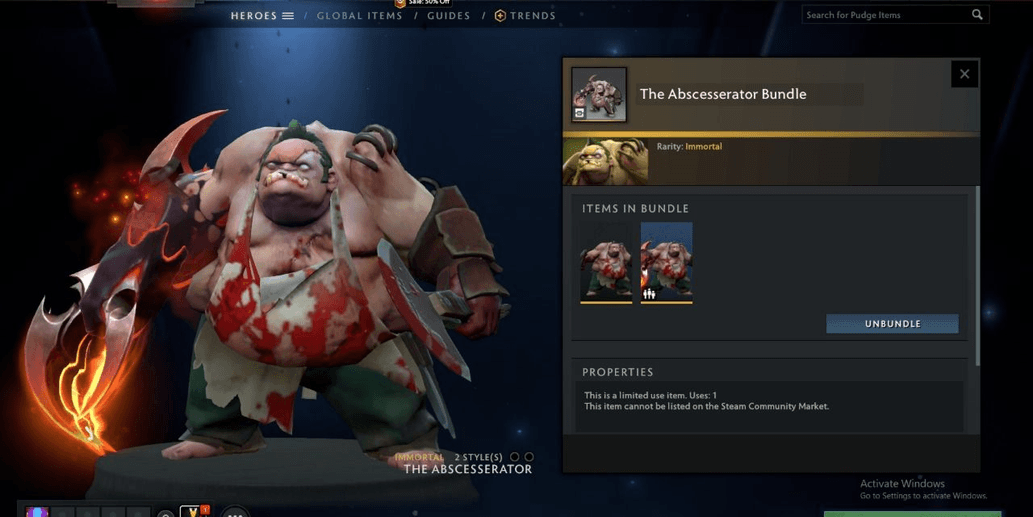This screenshot has height=517, width=1033.
Task: Select the dark-background Pudge bundle item
Action: click(606, 263)
